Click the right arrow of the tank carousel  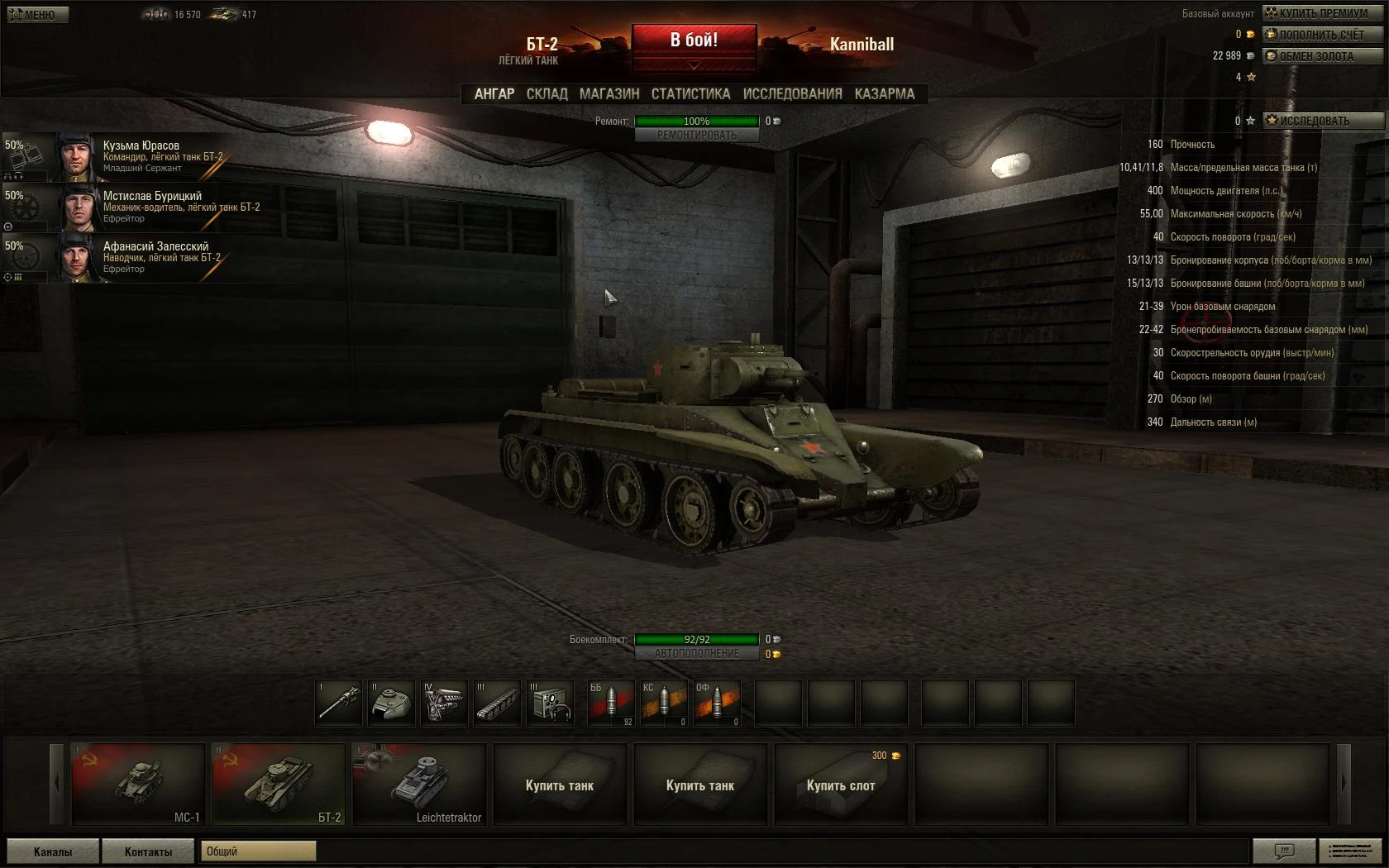pyautogui.click(x=1344, y=785)
